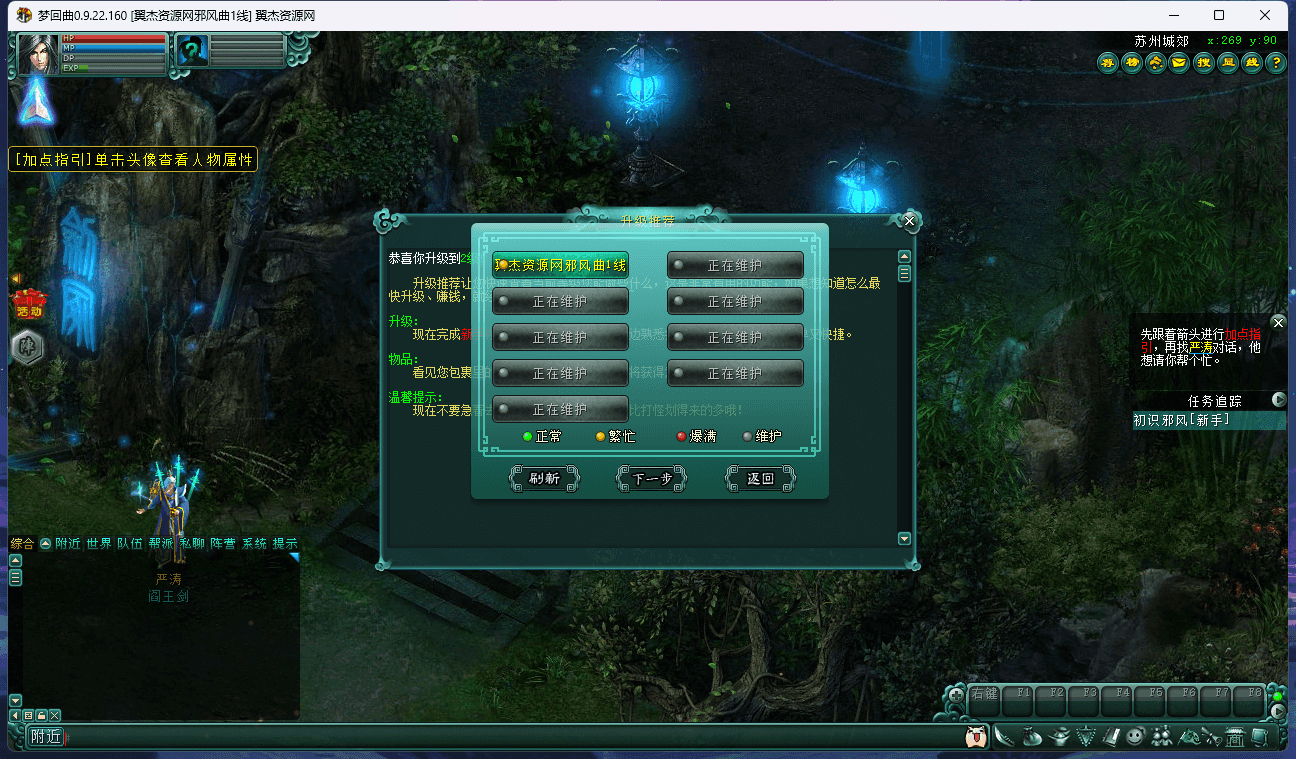Viewport: 1296px width, 759px height.
Task: Open the mail envelope icon
Action: (1179, 63)
